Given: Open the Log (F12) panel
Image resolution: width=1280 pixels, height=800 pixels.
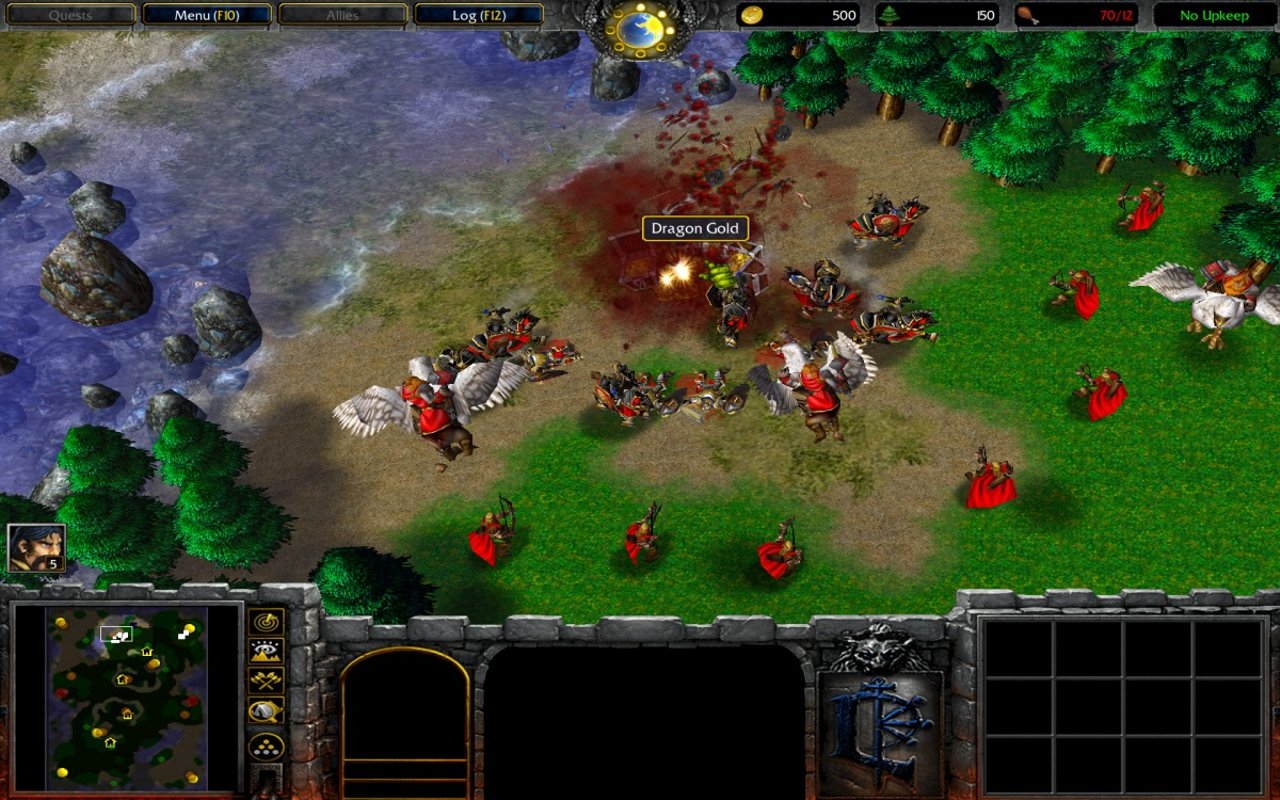Looking at the screenshot, I should tap(478, 15).
